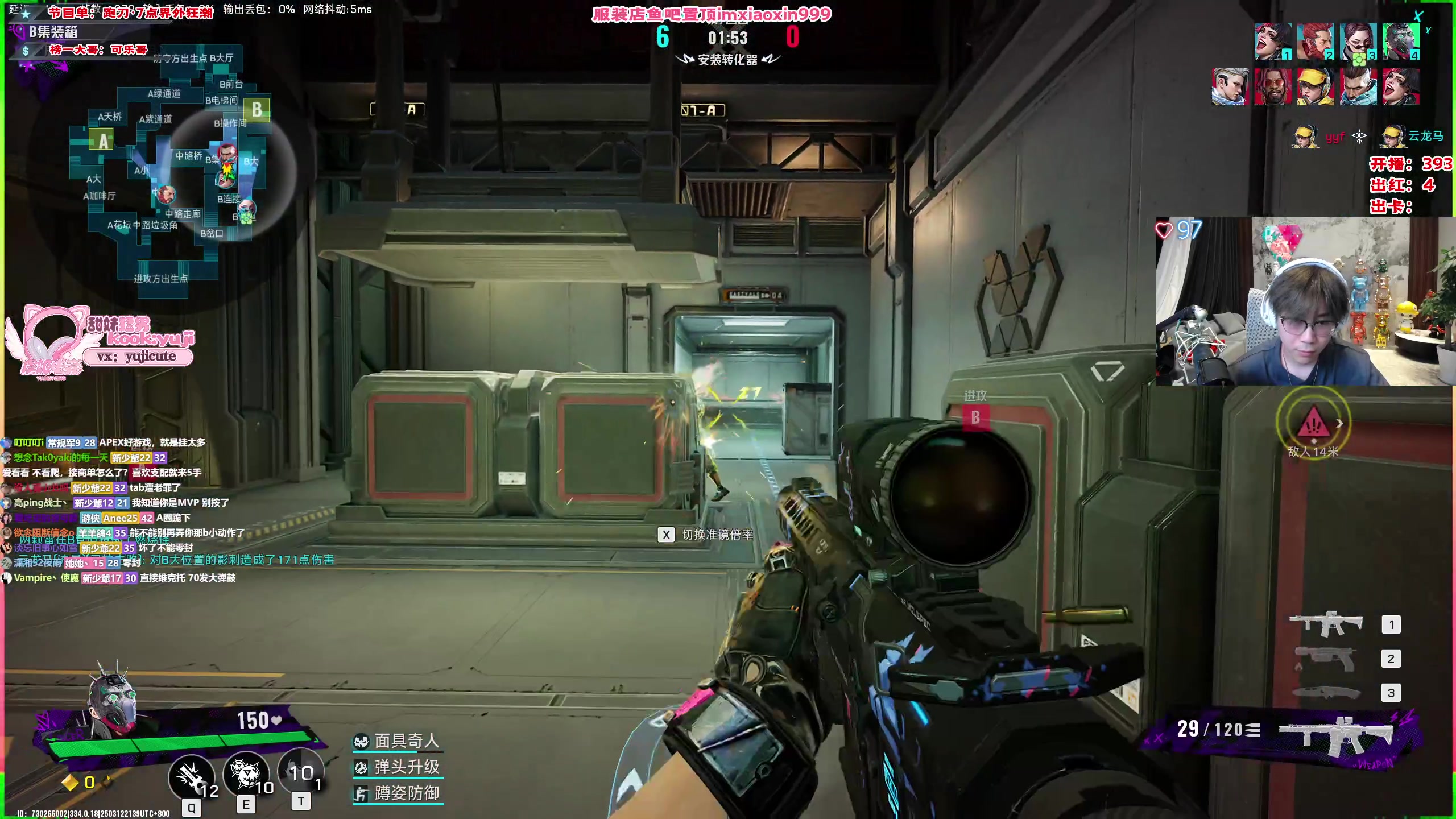Screen dimensions: 1456x819
Task: Trigger the T ability icon
Action: pyautogui.click(x=300, y=772)
